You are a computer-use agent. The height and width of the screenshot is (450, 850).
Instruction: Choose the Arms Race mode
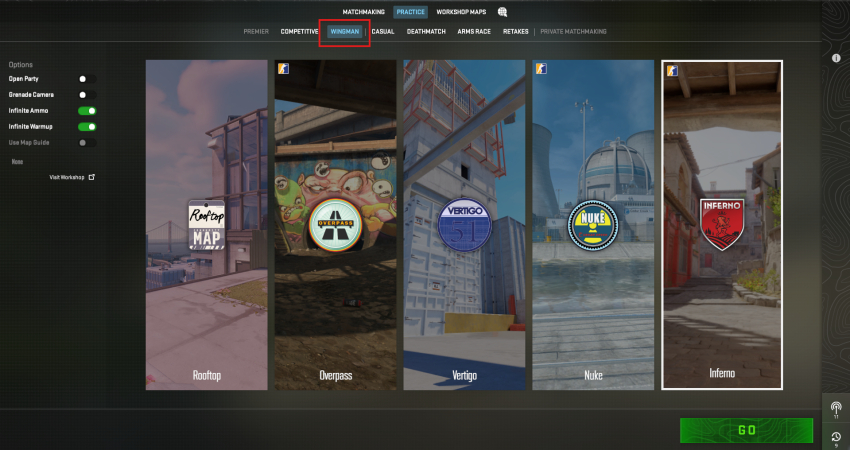[474, 32]
